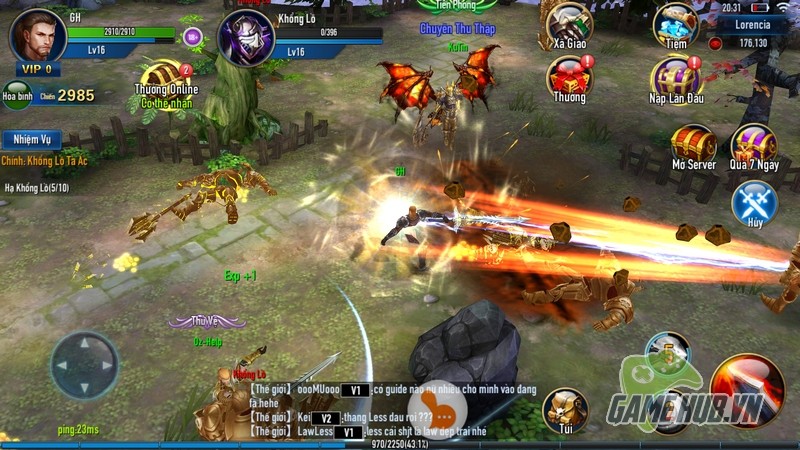Activate the main sword attack skill
Screen dimensions: 800x450
coord(748,391)
